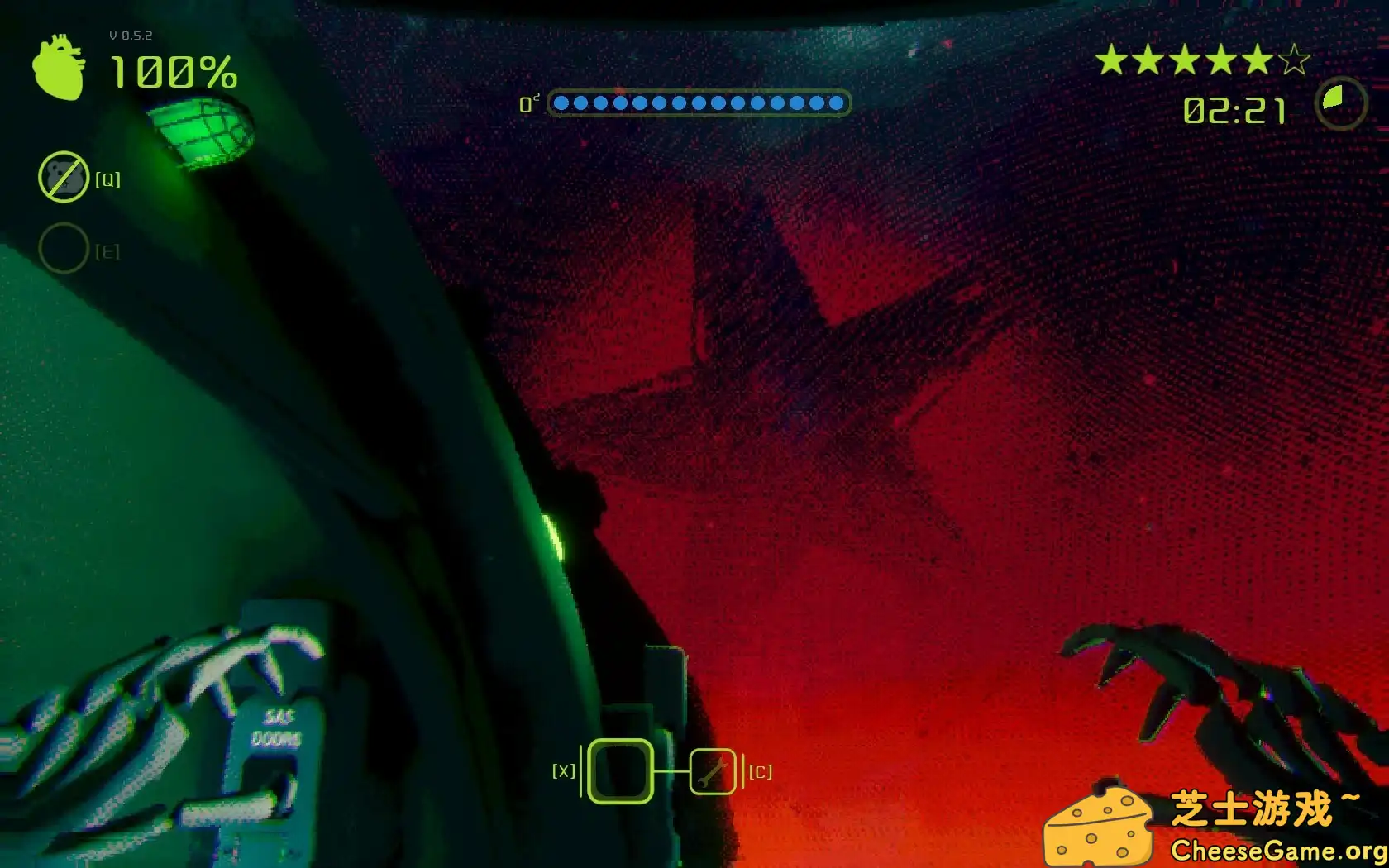This screenshot has height=868, width=1389.
Task: Click the green pie-chart timer dial
Action: pyautogui.click(x=1340, y=103)
